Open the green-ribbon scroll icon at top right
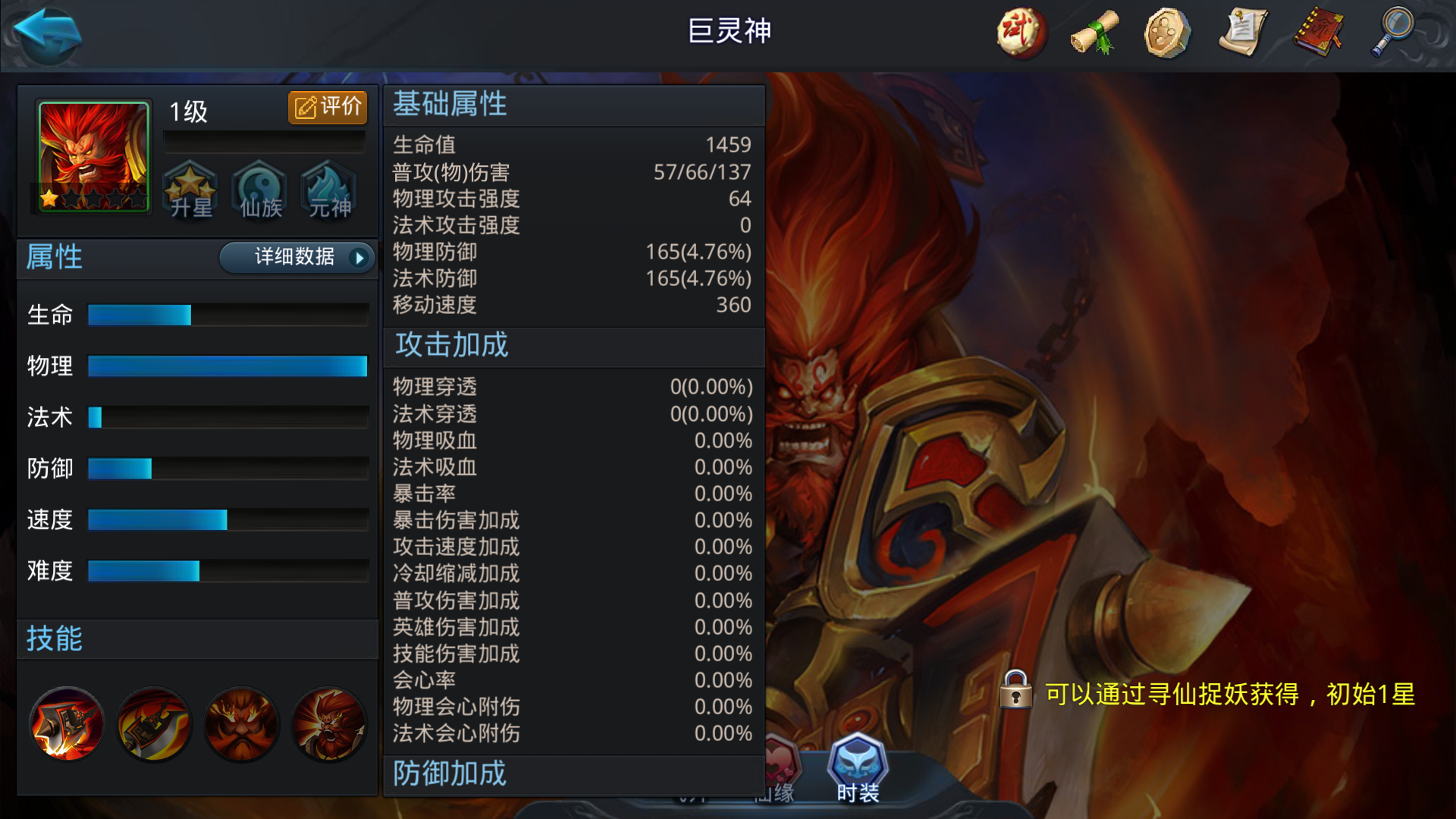 click(1094, 33)
